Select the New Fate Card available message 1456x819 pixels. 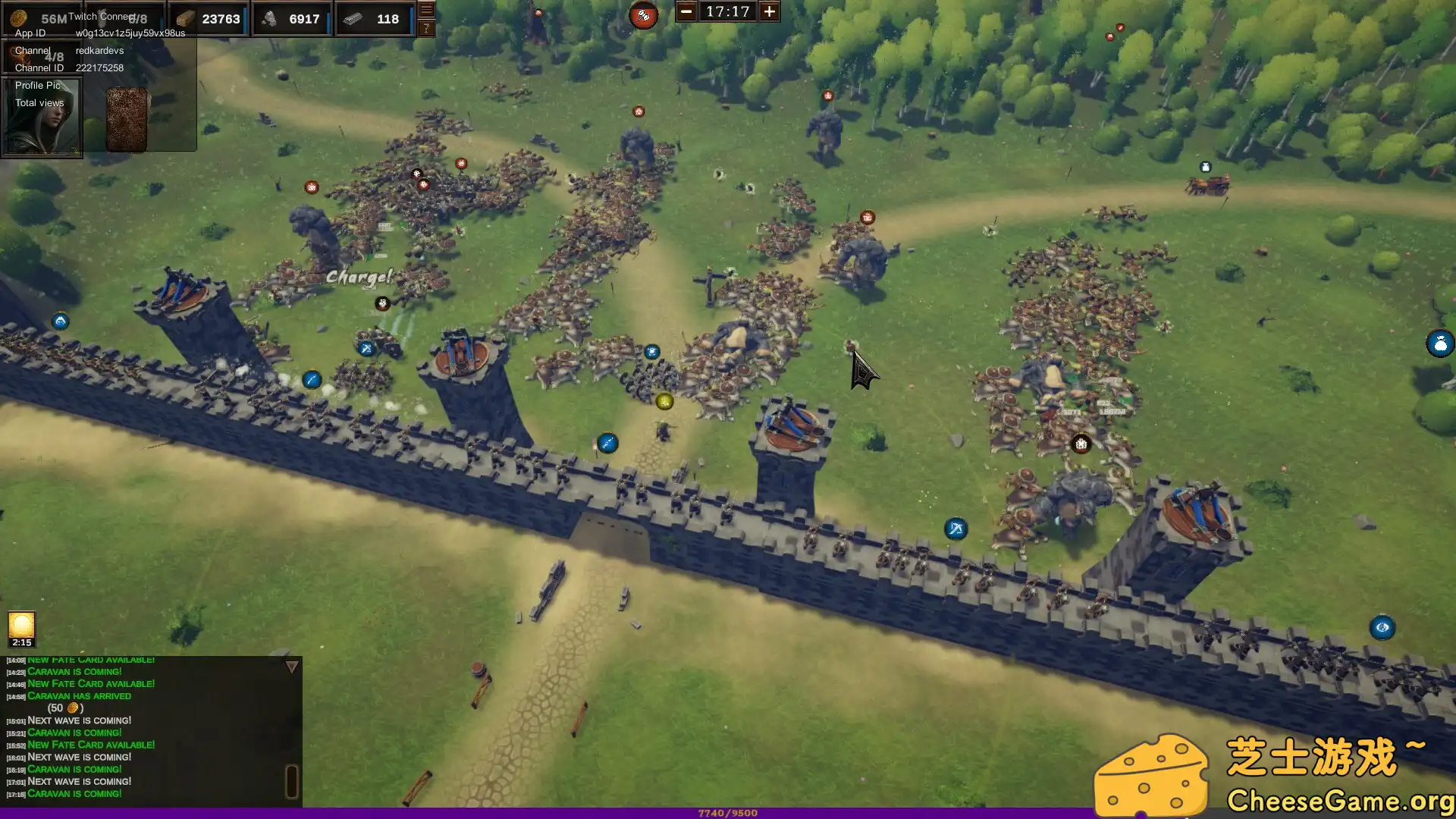coord(90,745)
